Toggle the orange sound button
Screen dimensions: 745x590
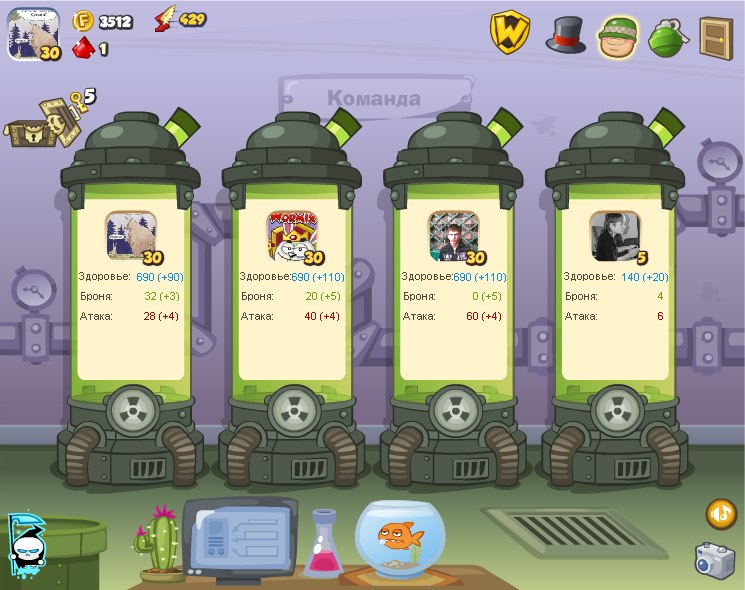tap(720, 514)
